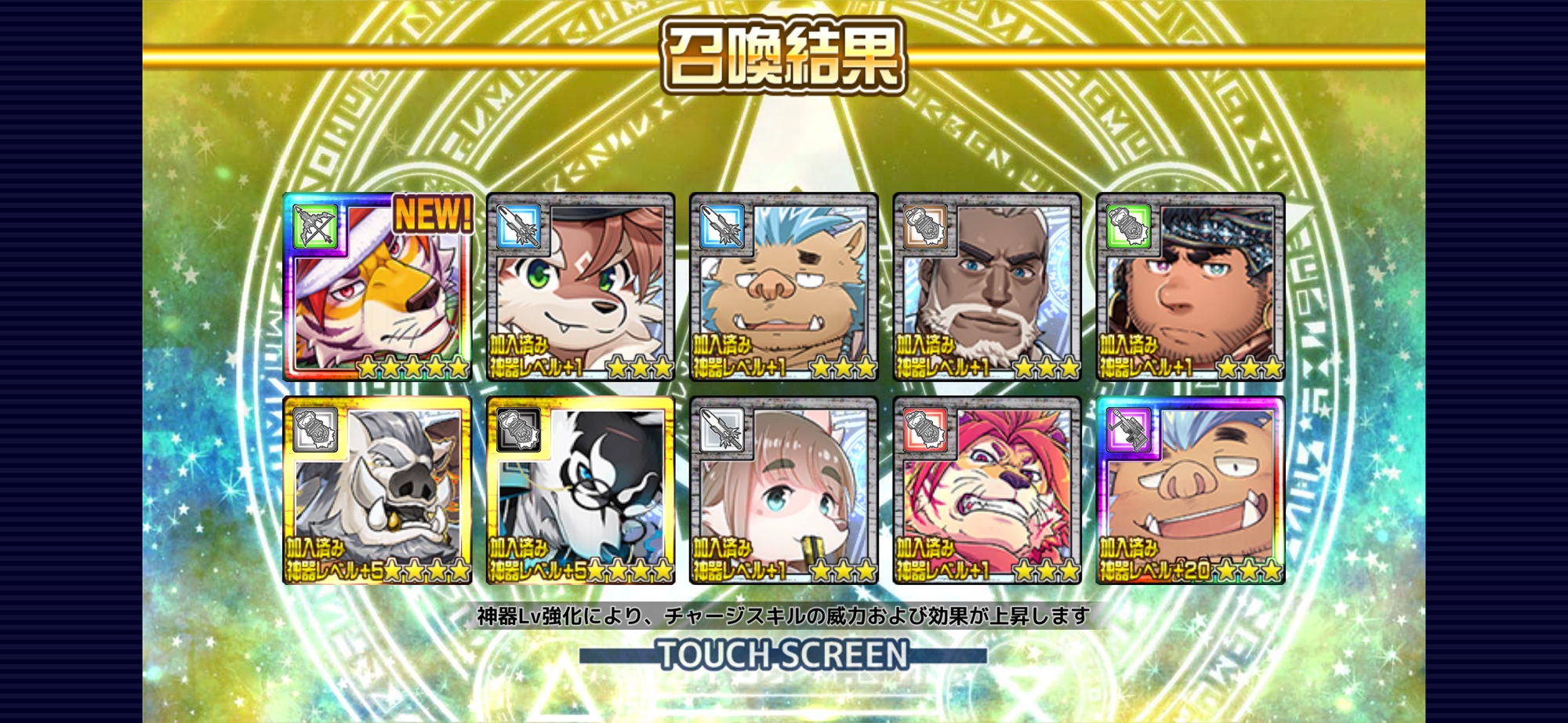
Task: Pick the brown-haired child with whistle card
Action: coord(783,490)
